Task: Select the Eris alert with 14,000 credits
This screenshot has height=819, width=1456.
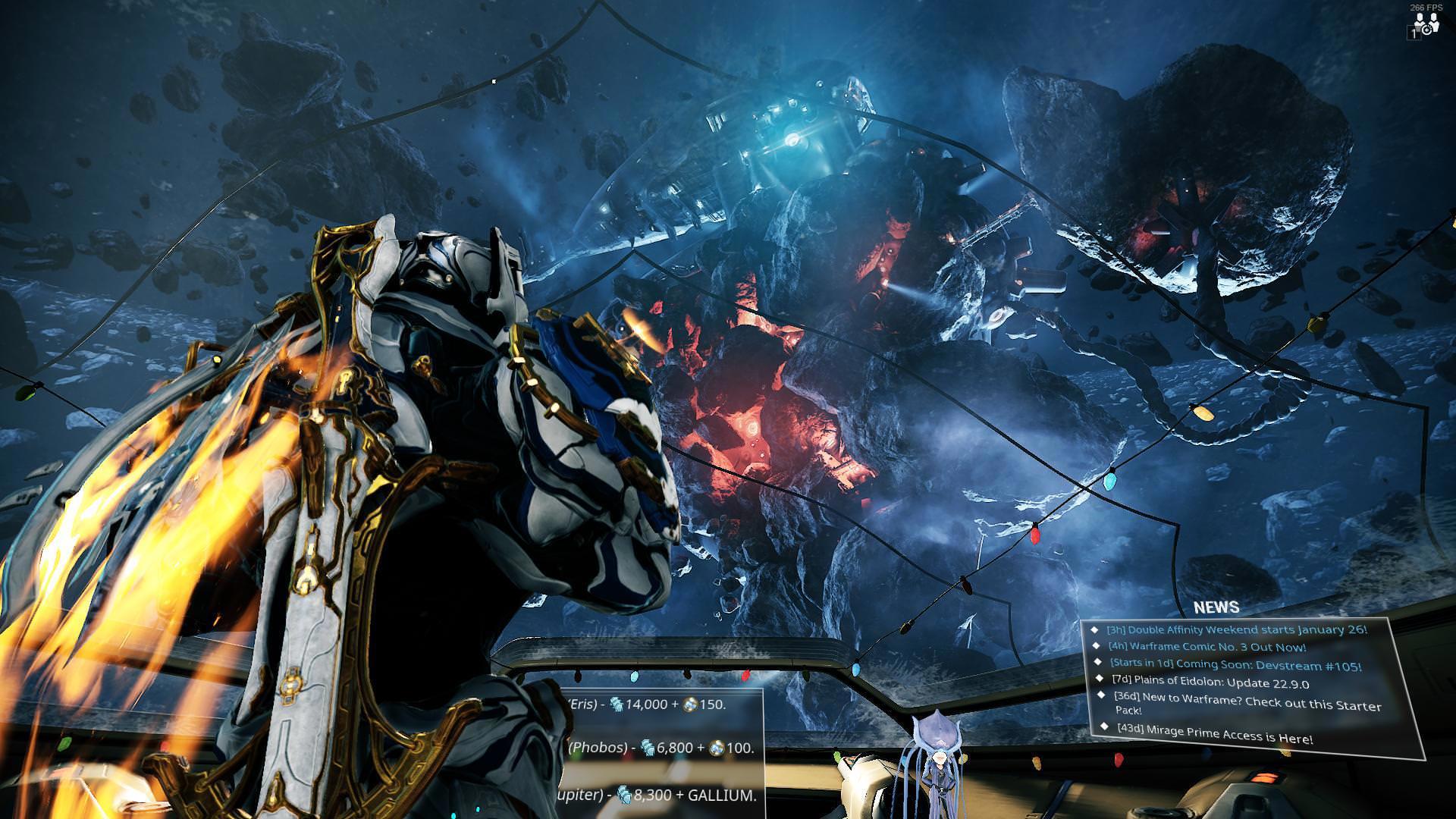Action: [649, 704]
